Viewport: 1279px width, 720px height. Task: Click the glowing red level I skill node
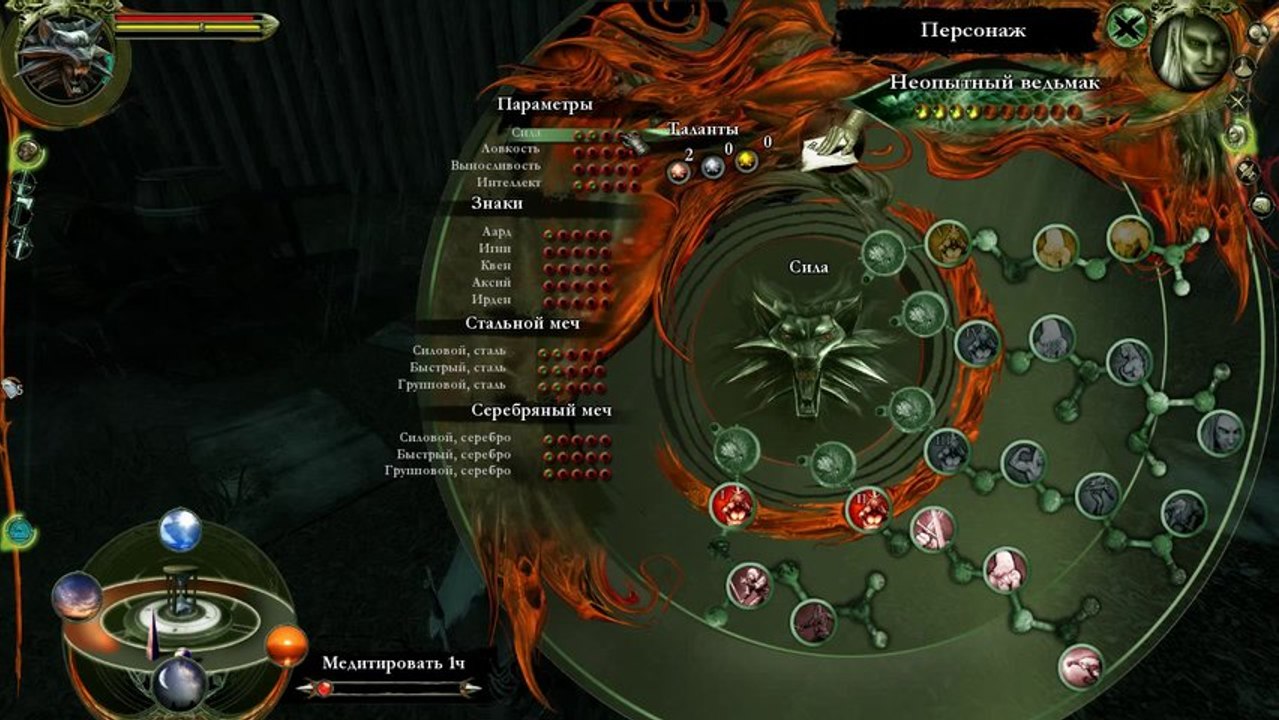pos(733,505)
